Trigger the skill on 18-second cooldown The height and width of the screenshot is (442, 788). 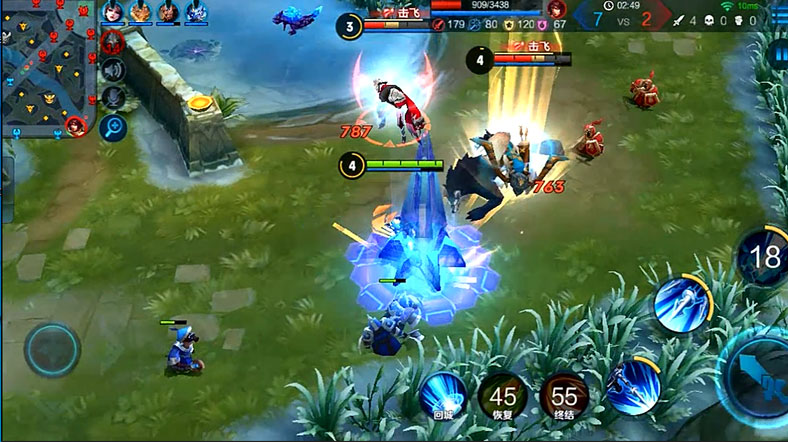point(764,257)
